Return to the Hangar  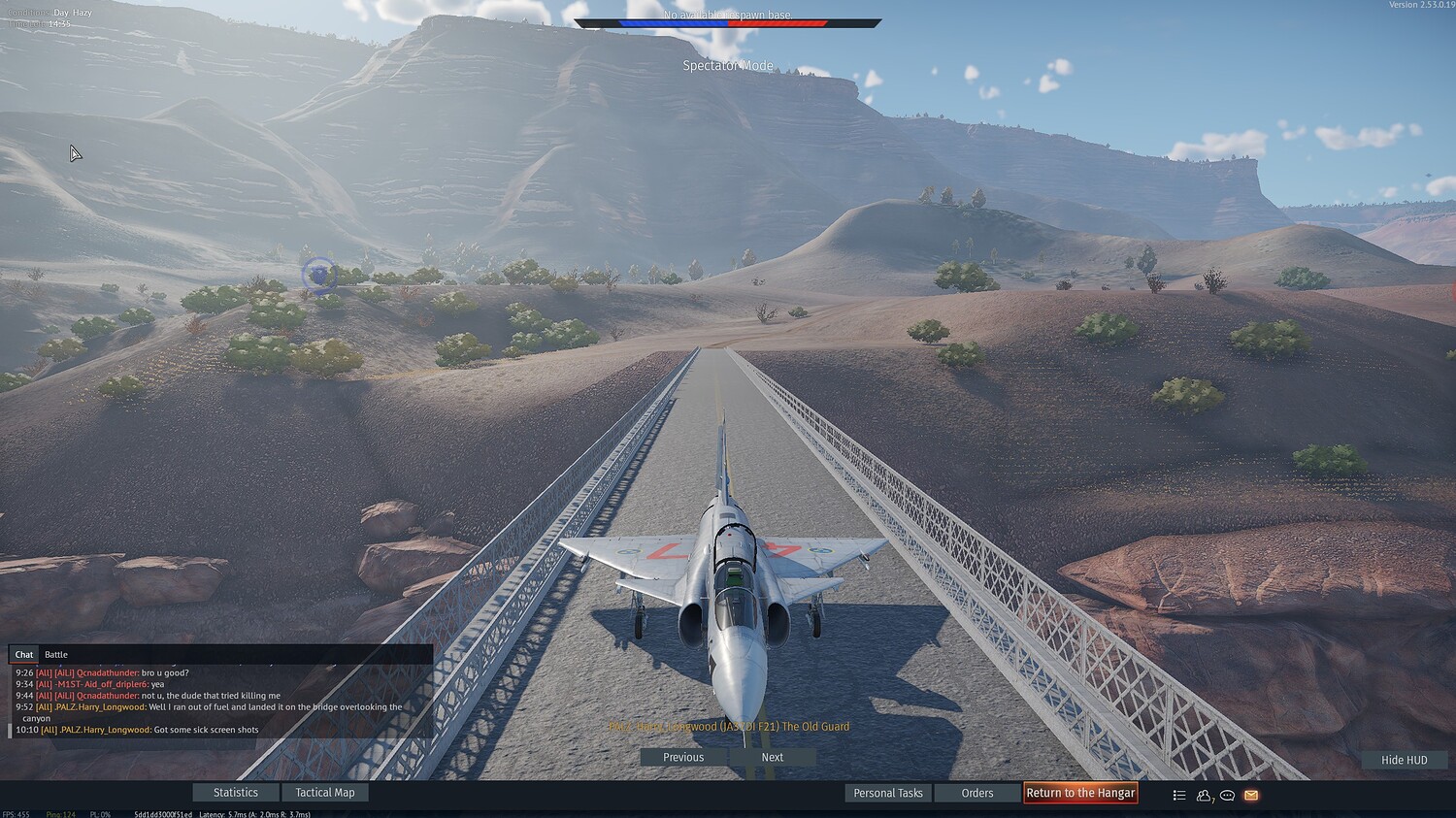[x=1080, y=793]
